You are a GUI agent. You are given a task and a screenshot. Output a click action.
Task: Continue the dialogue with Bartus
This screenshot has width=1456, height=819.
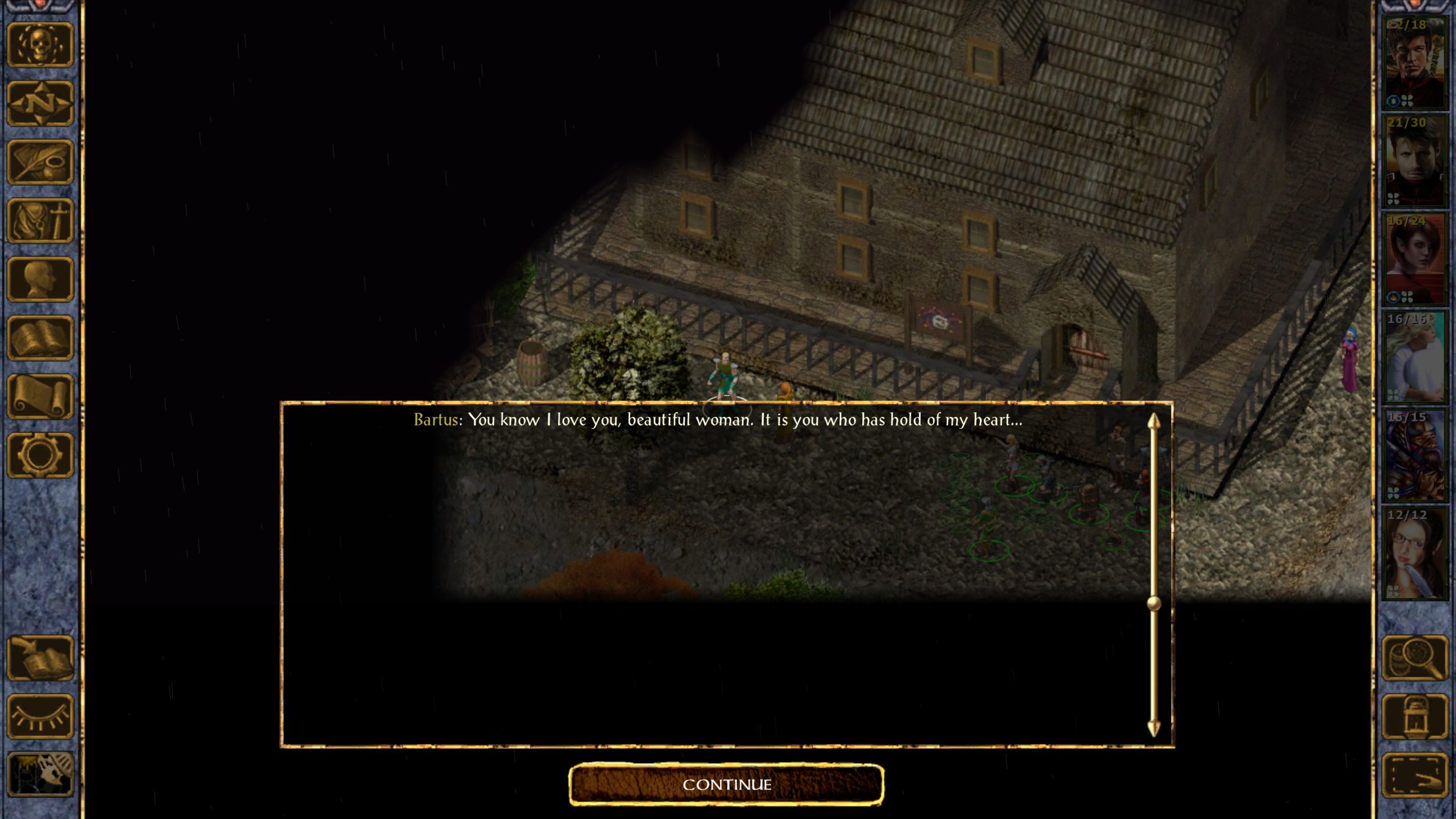pyautogui.click(x=726, y=785)
